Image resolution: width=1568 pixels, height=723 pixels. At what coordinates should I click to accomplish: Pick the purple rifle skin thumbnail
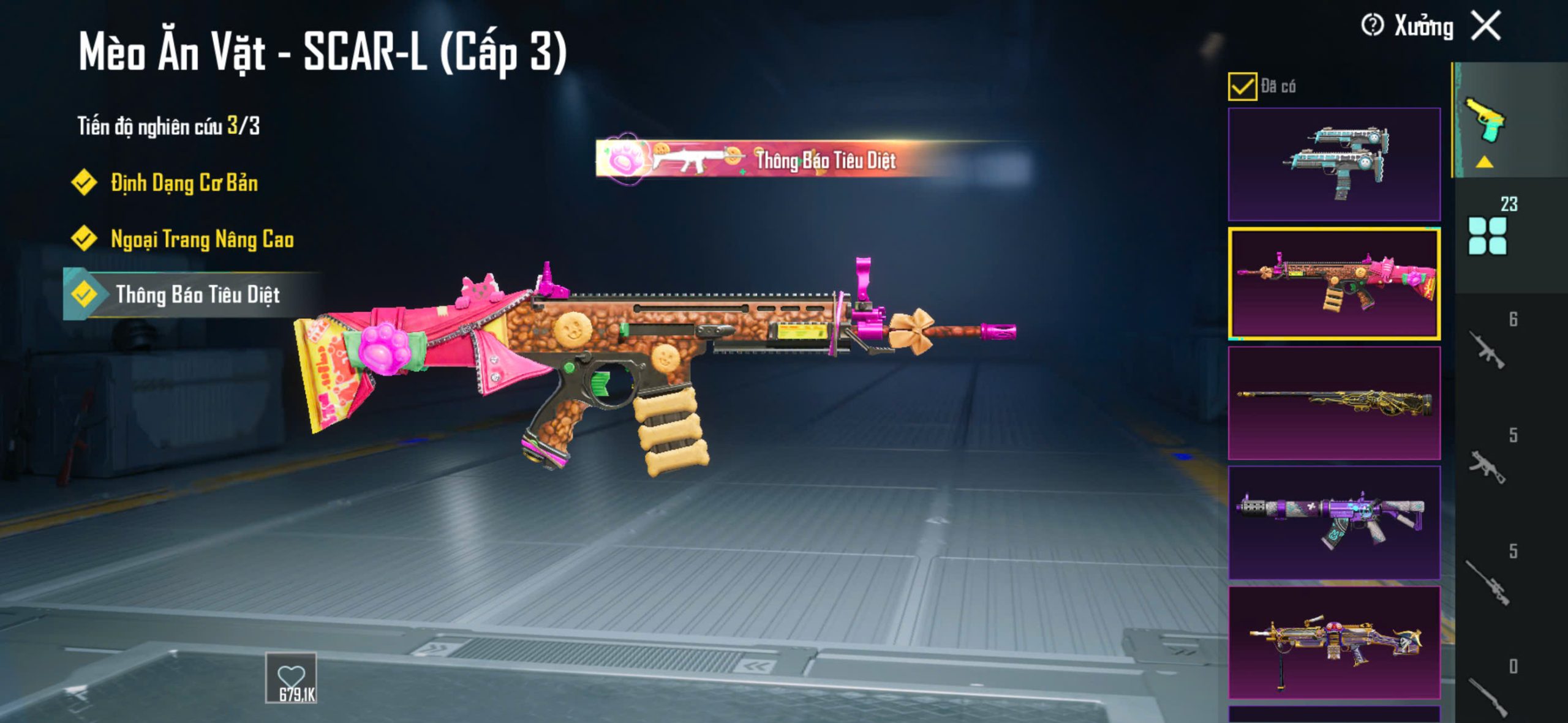1334,522
